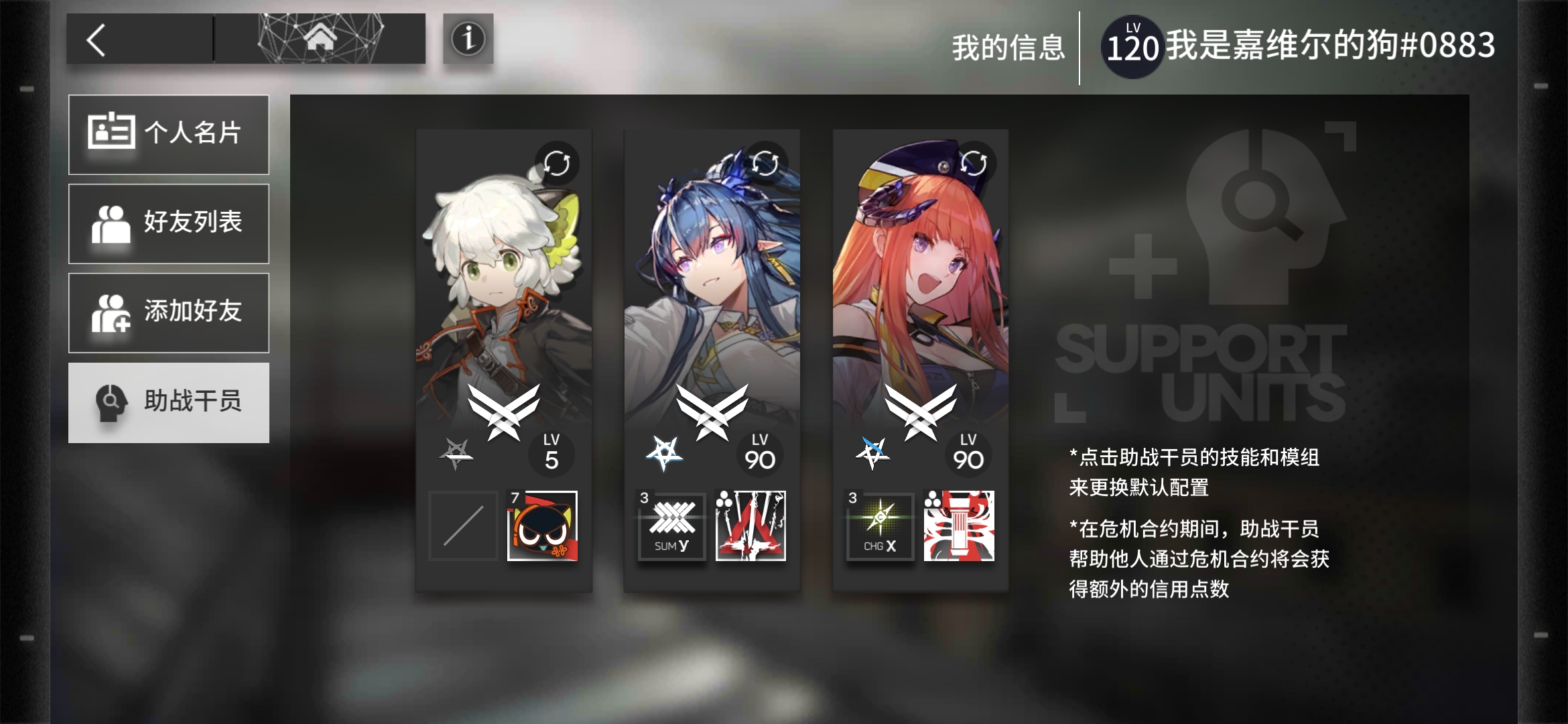Select the 助战干员 support units tab
1568x724 pixels.
coord(169,402)
